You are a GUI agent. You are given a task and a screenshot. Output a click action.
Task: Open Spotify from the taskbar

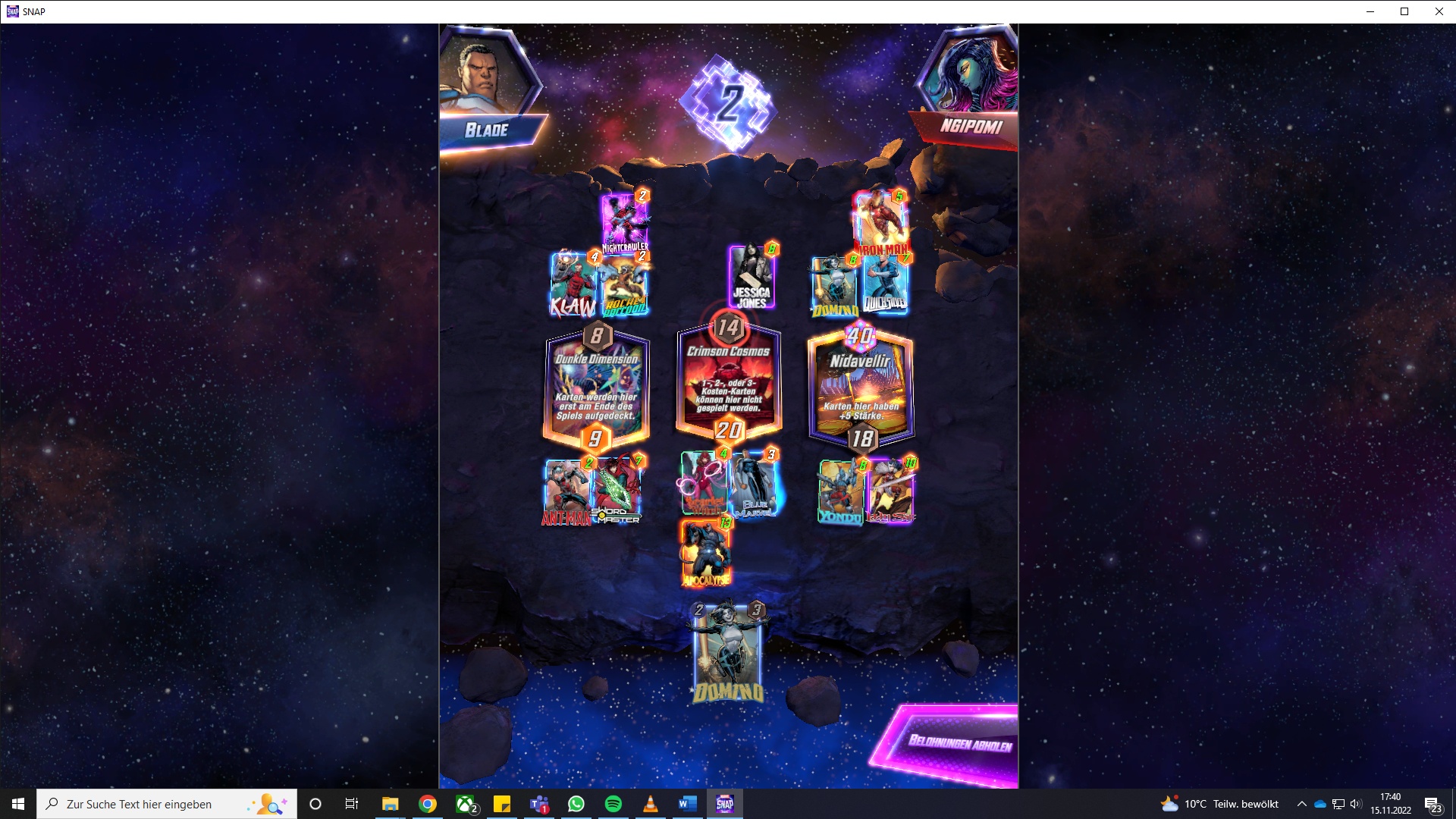(614, 804)
